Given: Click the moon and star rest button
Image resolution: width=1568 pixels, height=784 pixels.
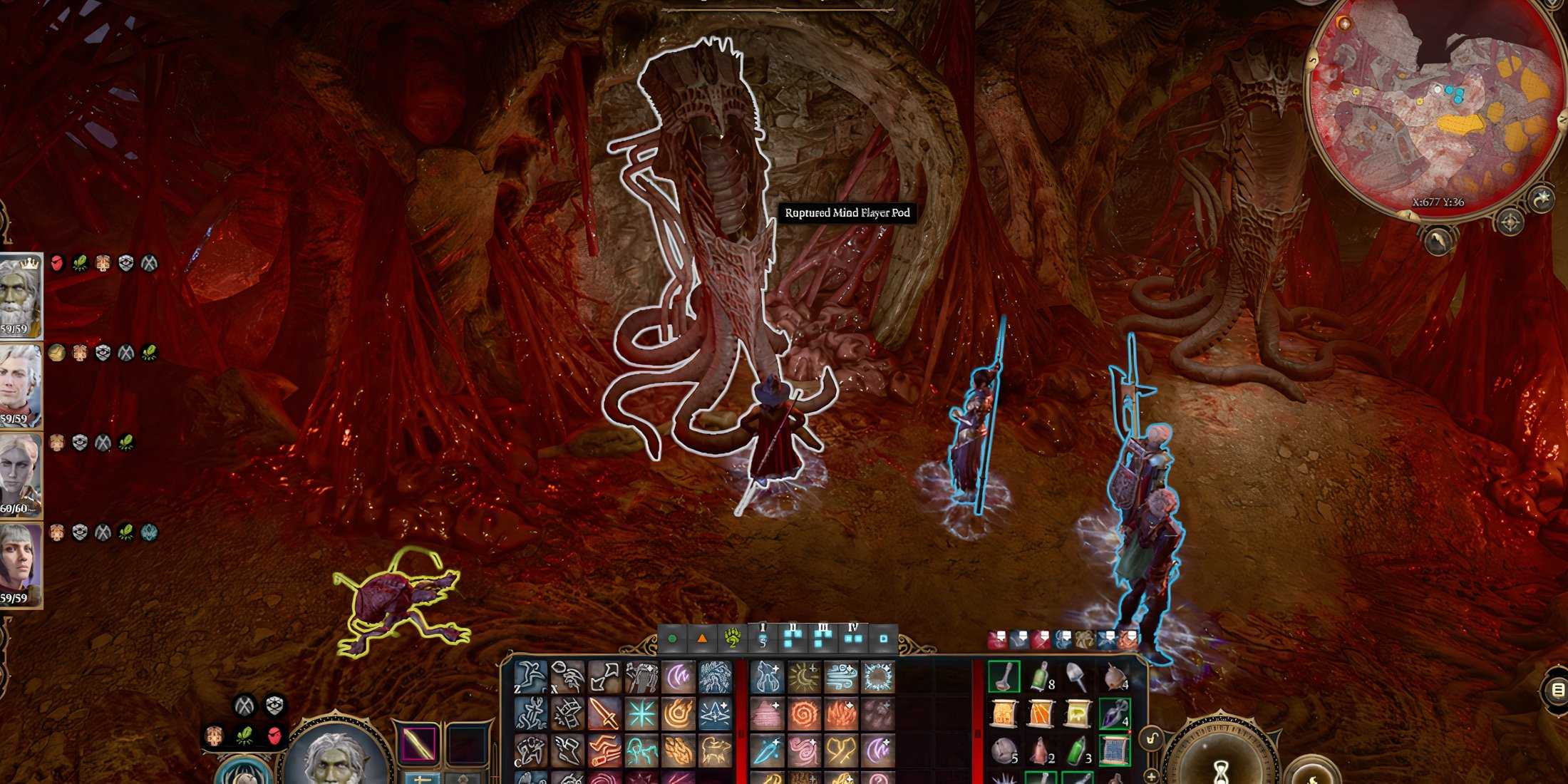Looking at the screenshot, I should click(x=1542, y=200).
